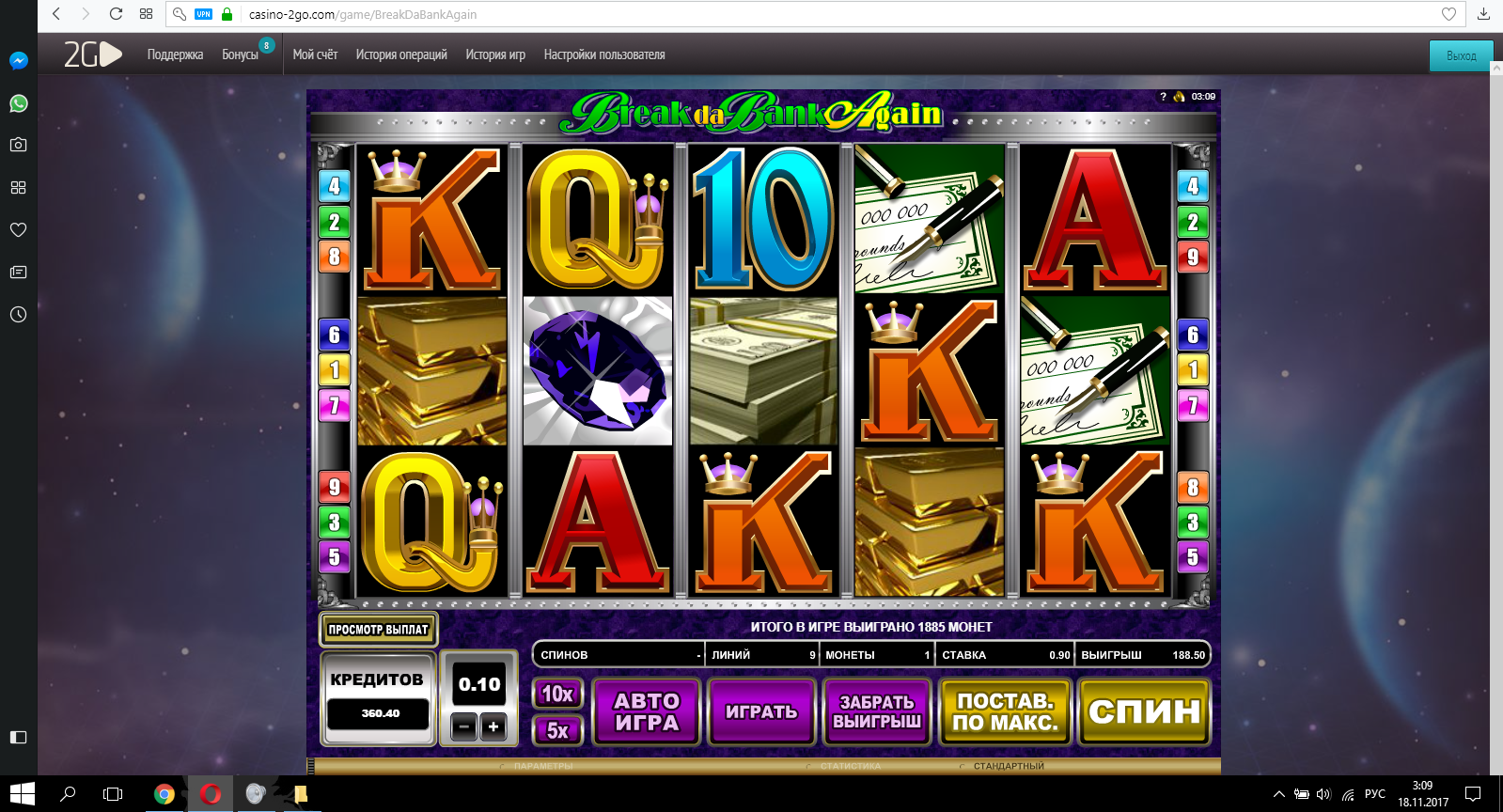Collect winnings with ЗАБРАТЬ ВЫИГРЫШ
This screenshot has width=1503, height=812.
coord(876,711)
